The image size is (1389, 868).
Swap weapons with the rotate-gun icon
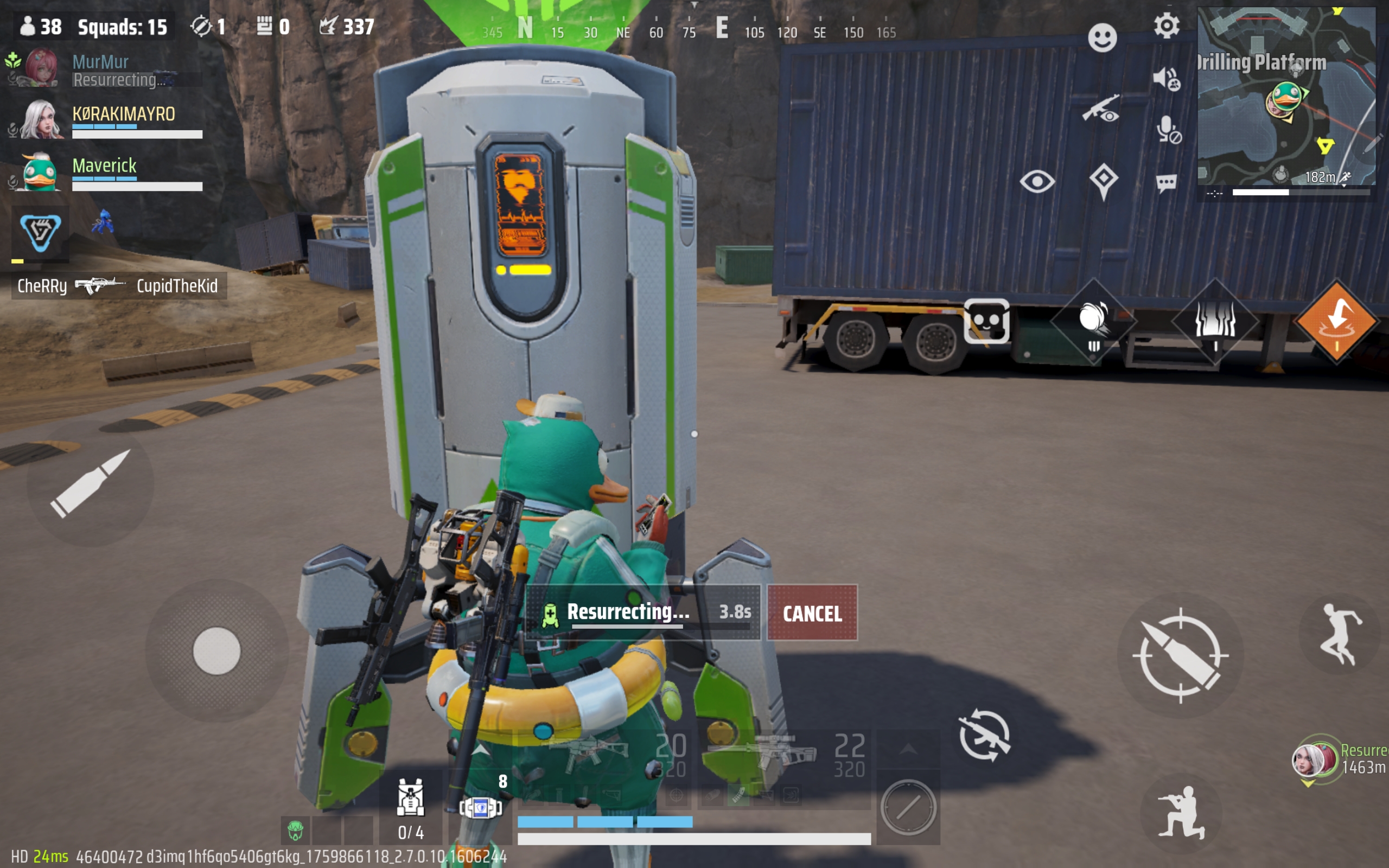[x=984, y=736]
